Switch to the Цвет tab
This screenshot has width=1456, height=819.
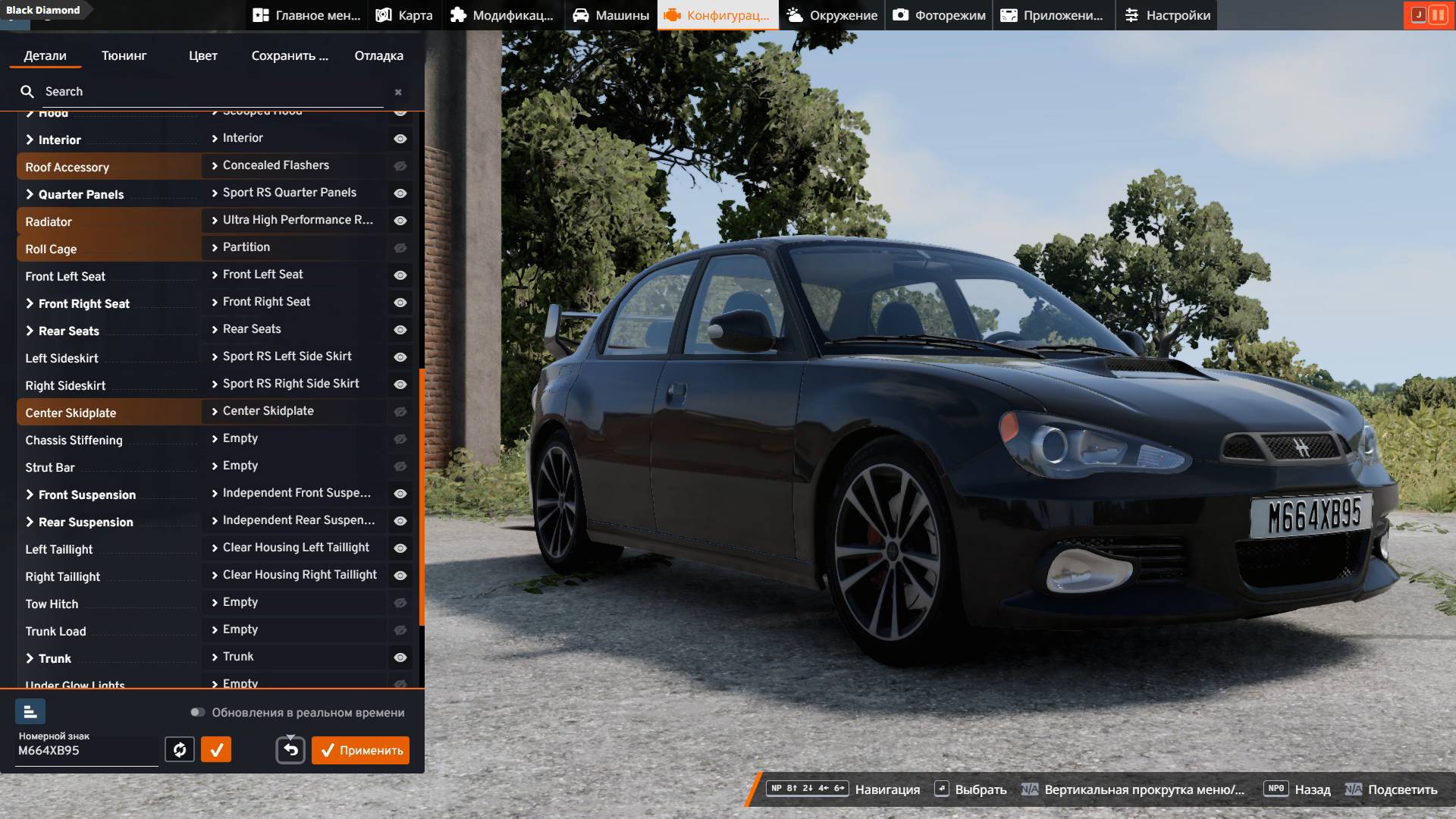[202, 55]
